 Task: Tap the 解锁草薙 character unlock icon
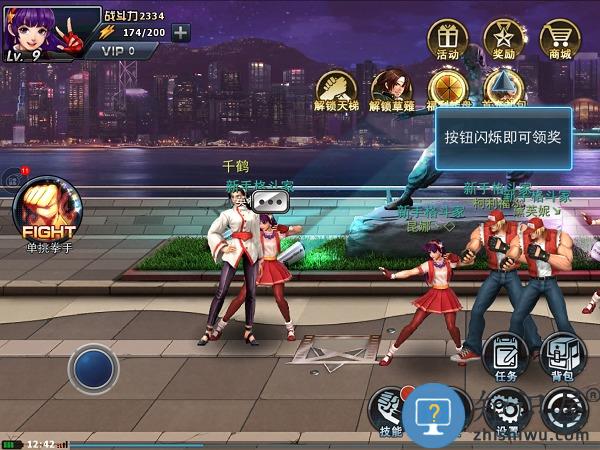click(x=392, y=87)
